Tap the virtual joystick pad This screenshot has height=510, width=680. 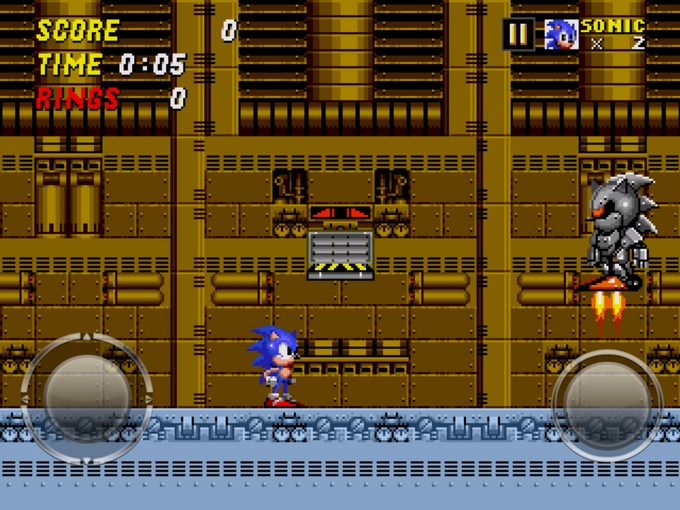point(85,397)
